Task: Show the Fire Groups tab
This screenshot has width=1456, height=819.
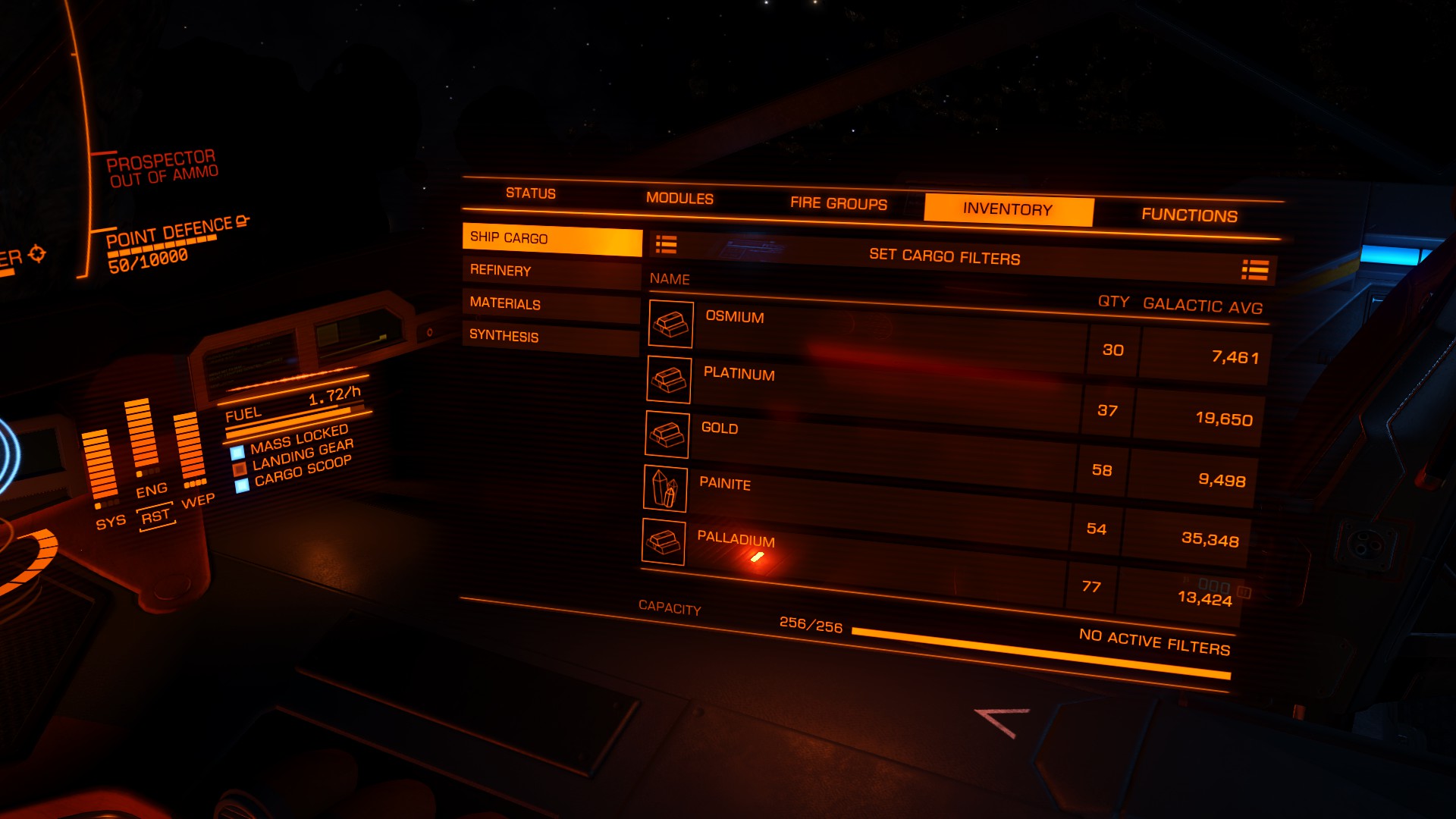Action: pos(838,203)
